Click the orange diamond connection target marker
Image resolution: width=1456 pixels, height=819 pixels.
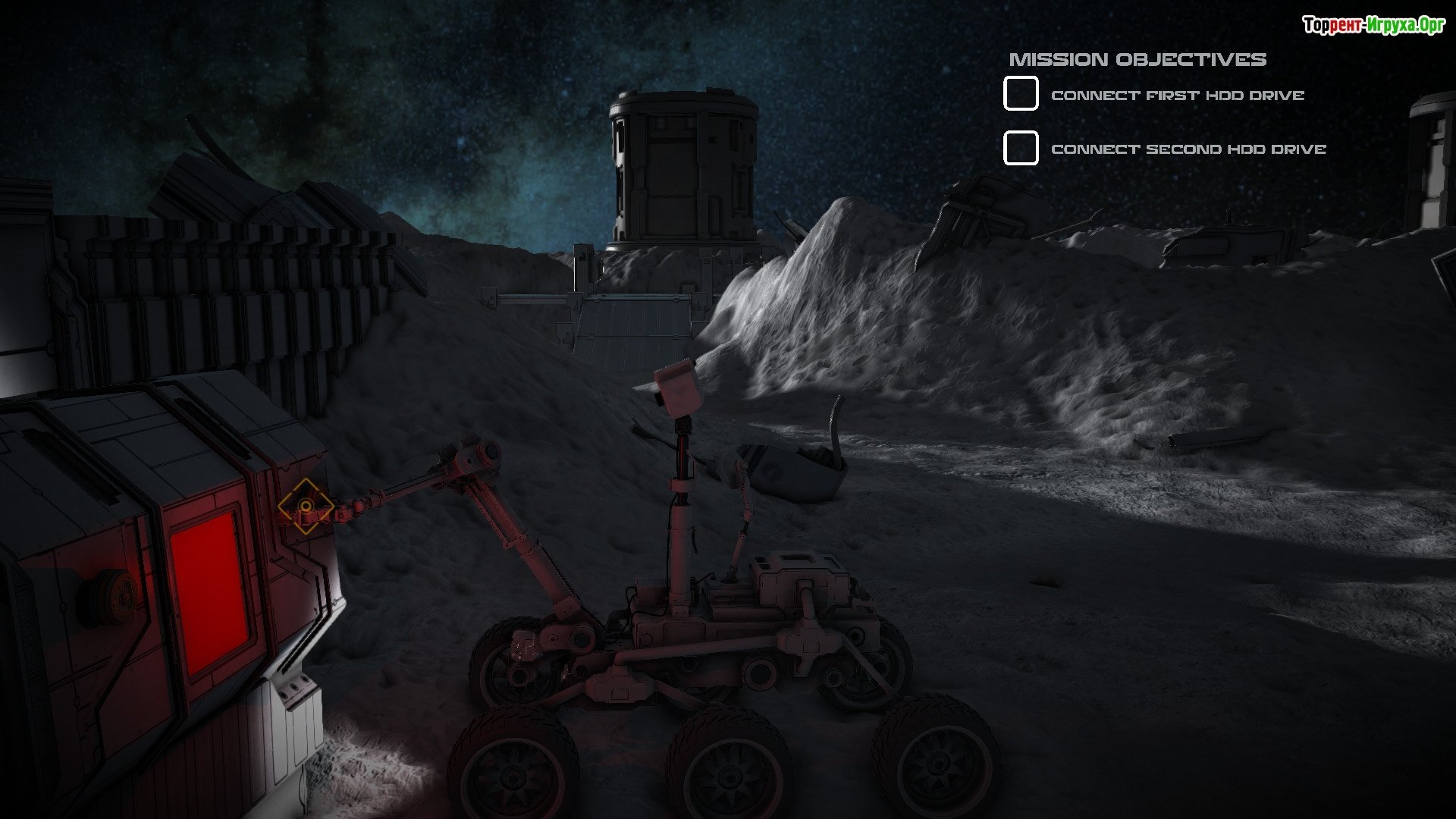click(x=305, y=506)
